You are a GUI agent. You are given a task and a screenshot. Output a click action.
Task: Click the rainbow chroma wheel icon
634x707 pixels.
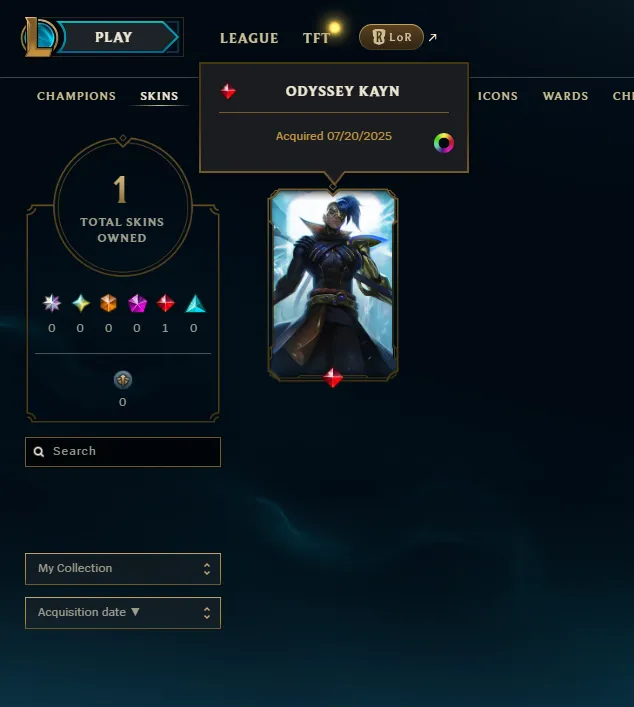pyautogui.click(x=444, y=143)
